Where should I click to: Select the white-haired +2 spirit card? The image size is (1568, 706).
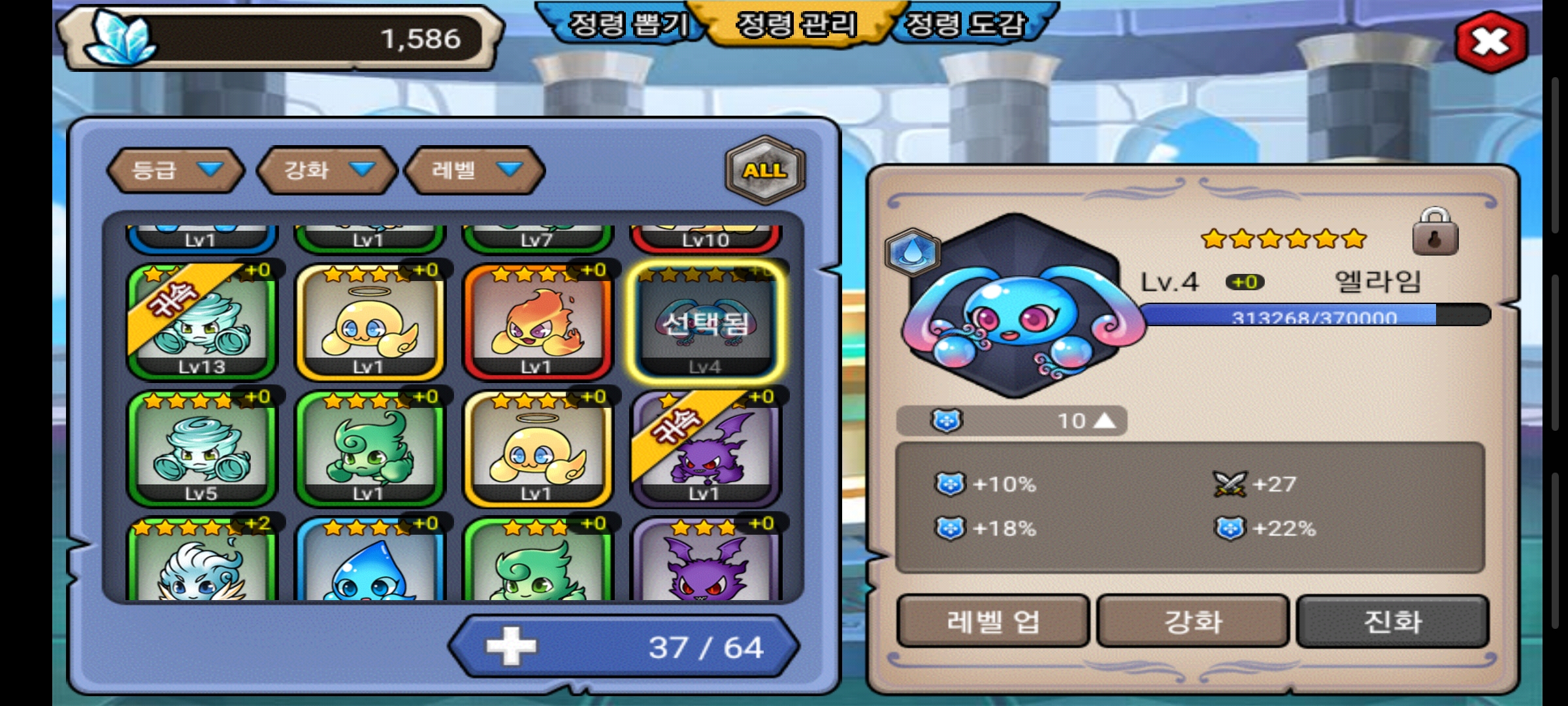201,562
